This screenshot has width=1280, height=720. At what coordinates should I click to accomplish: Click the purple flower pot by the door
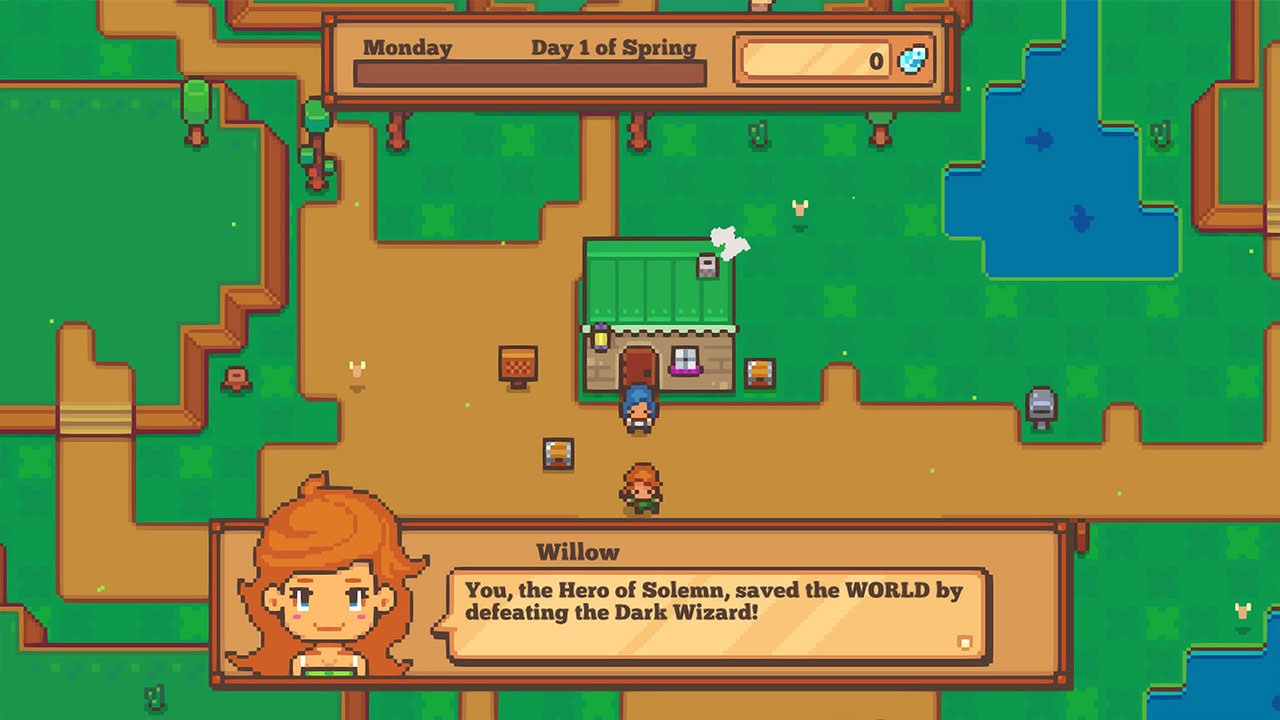click(684, 369)
